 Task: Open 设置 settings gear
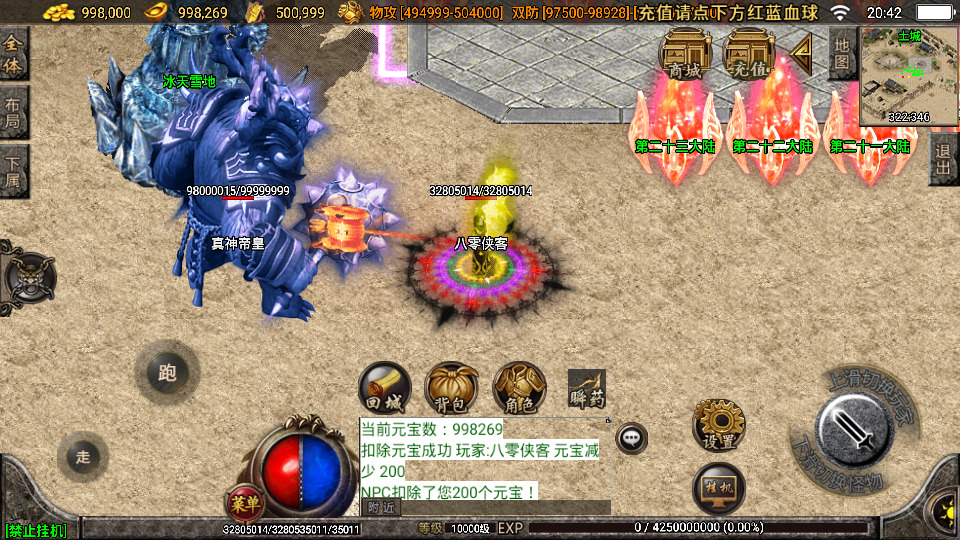point(719,425)
